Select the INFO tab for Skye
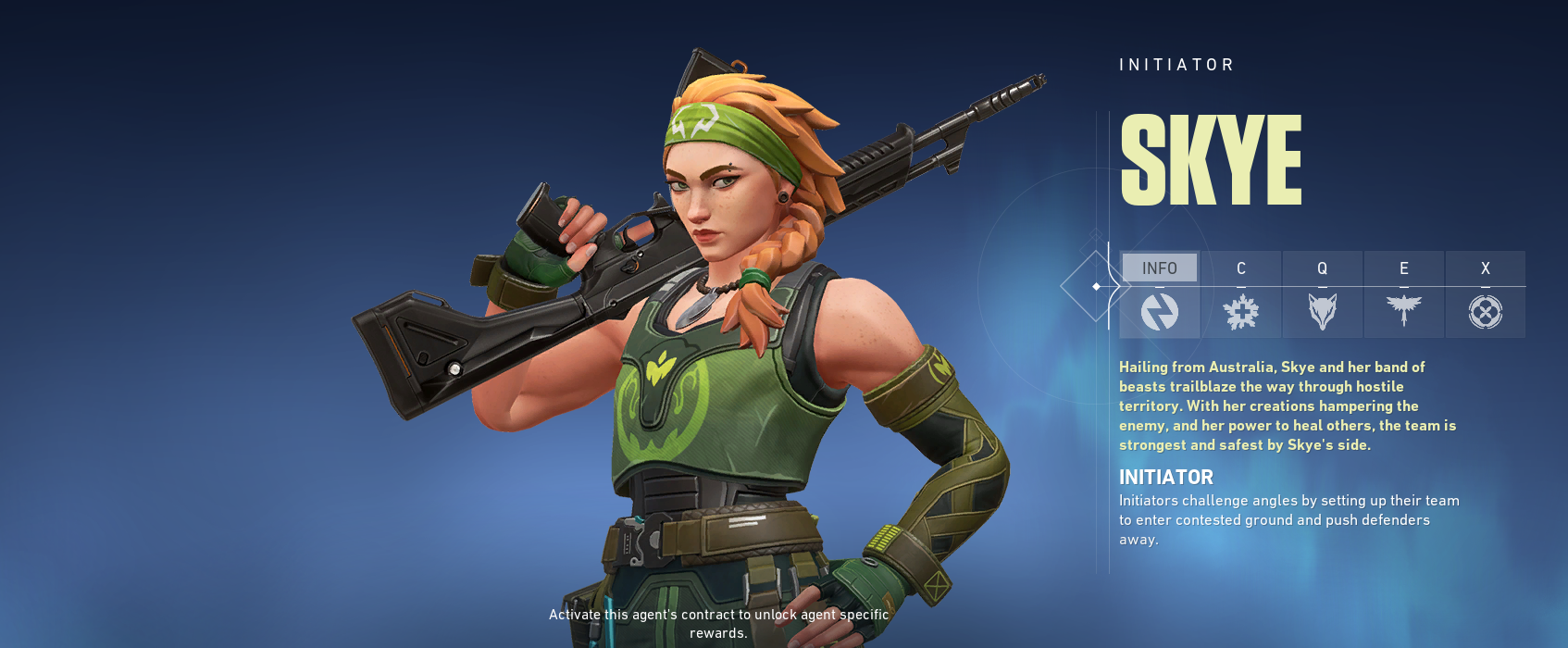The image size is (1568, 648). 1159,294
